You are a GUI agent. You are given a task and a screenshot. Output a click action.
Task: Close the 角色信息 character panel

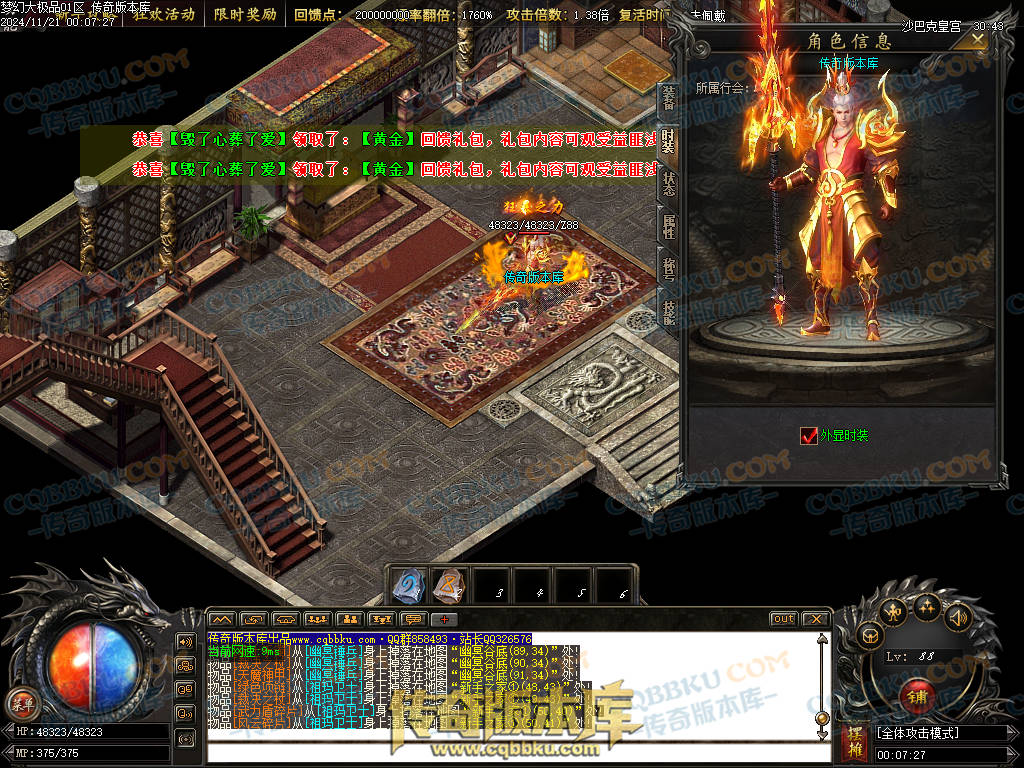tap(977, 38)
